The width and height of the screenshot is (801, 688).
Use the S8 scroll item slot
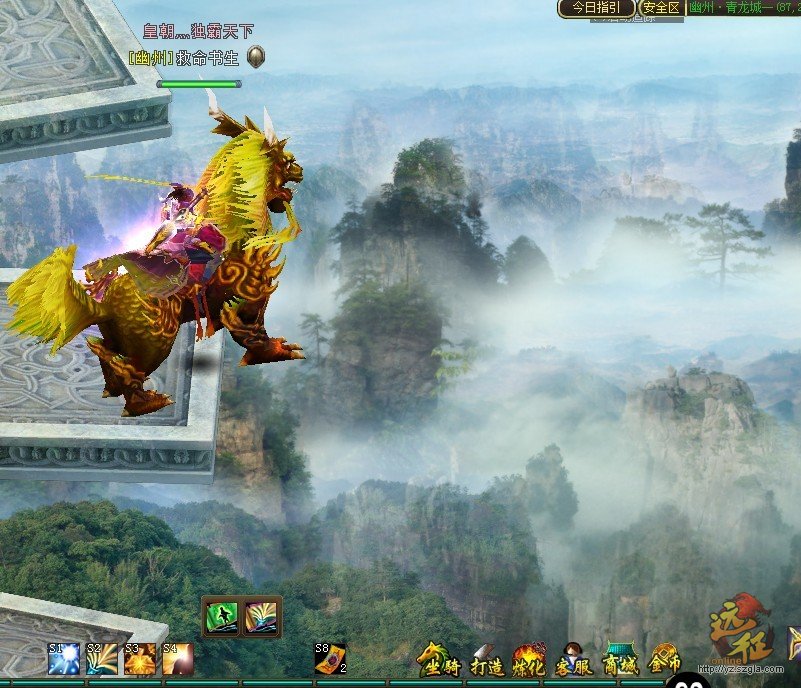pyautogui.click(x=330, y=658)
